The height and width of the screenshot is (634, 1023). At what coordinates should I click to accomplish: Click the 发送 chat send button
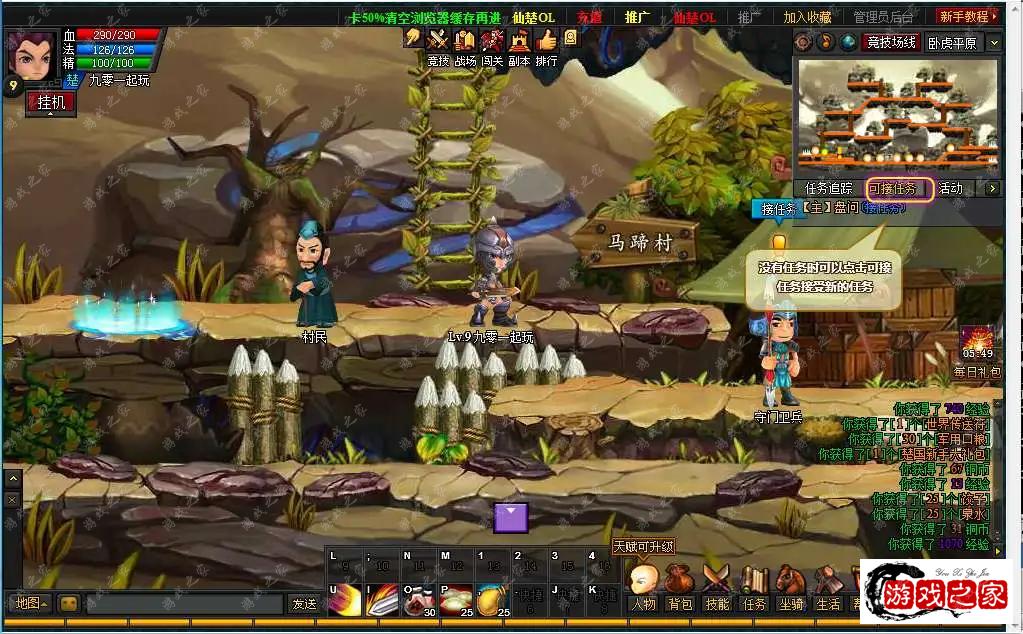pyautogui.click(x=304, y=604)
